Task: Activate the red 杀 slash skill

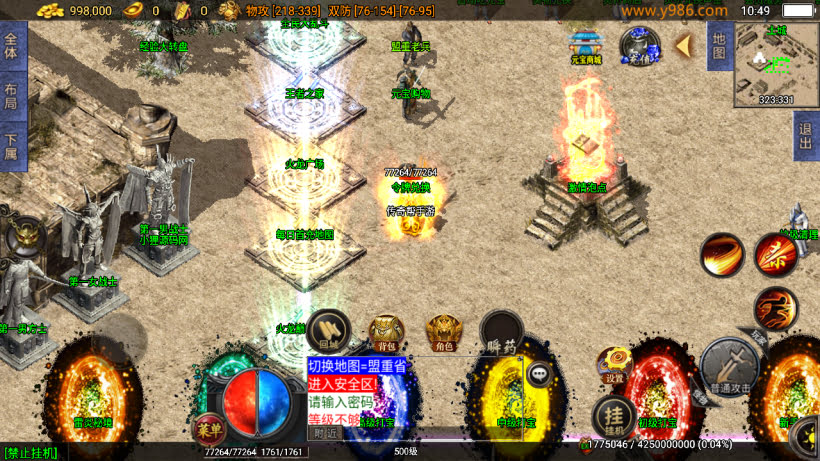Action: [x=775, y=254]
